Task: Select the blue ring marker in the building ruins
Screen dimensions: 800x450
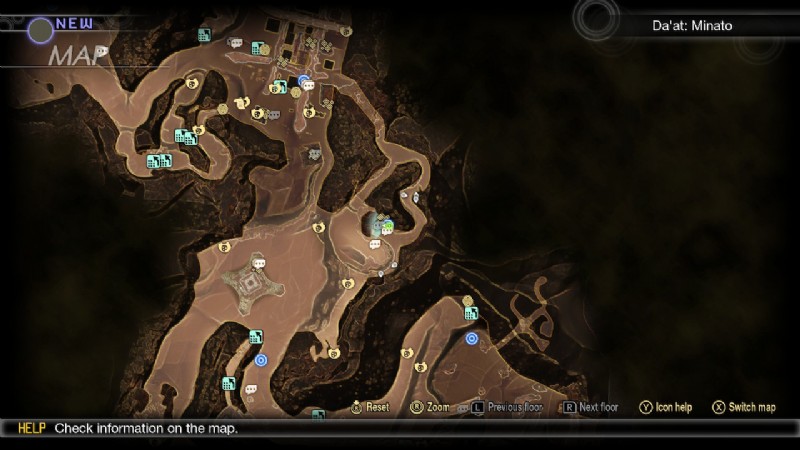Action: (303, 81)
